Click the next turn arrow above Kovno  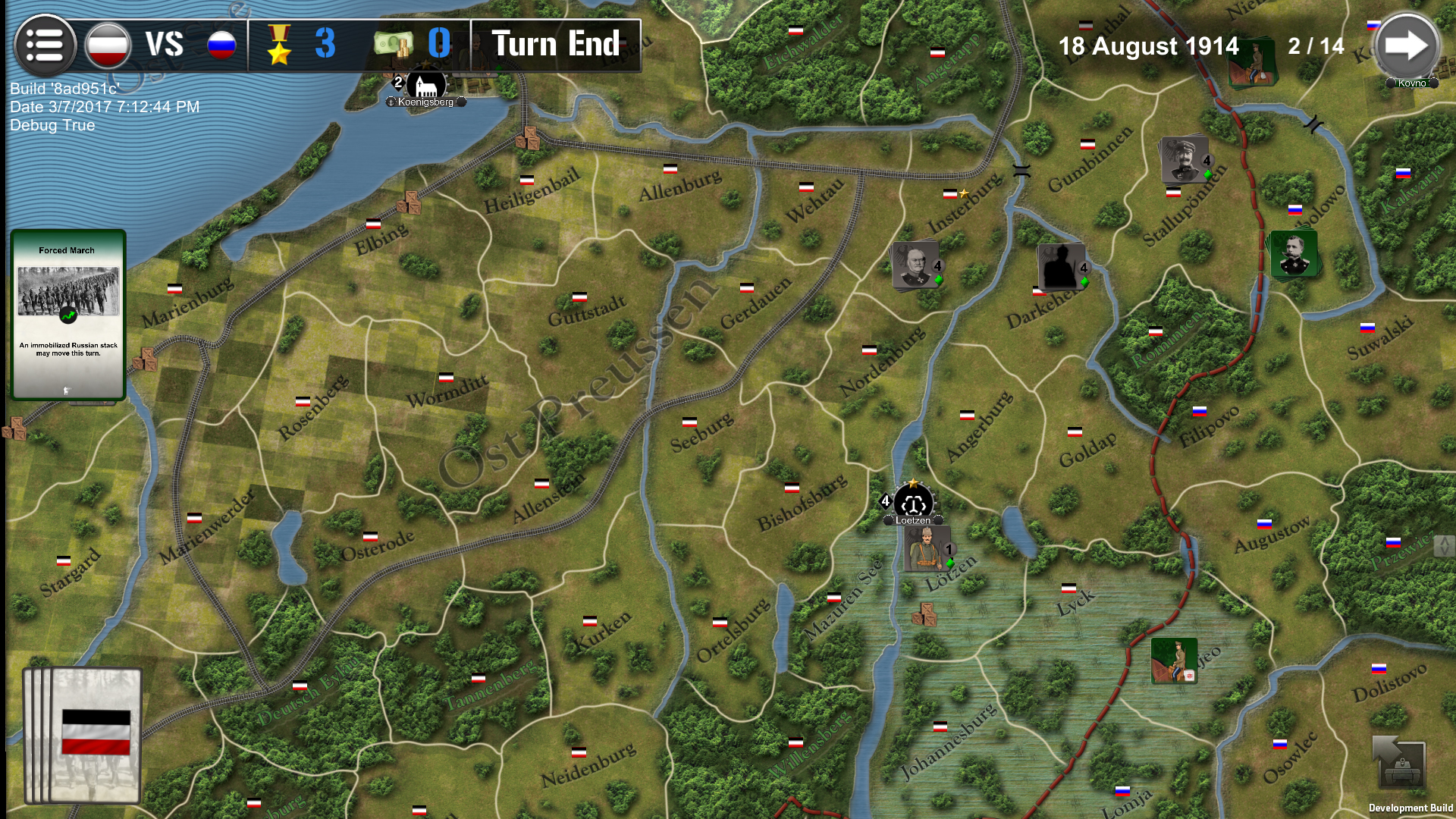[x=1408, y=43]
